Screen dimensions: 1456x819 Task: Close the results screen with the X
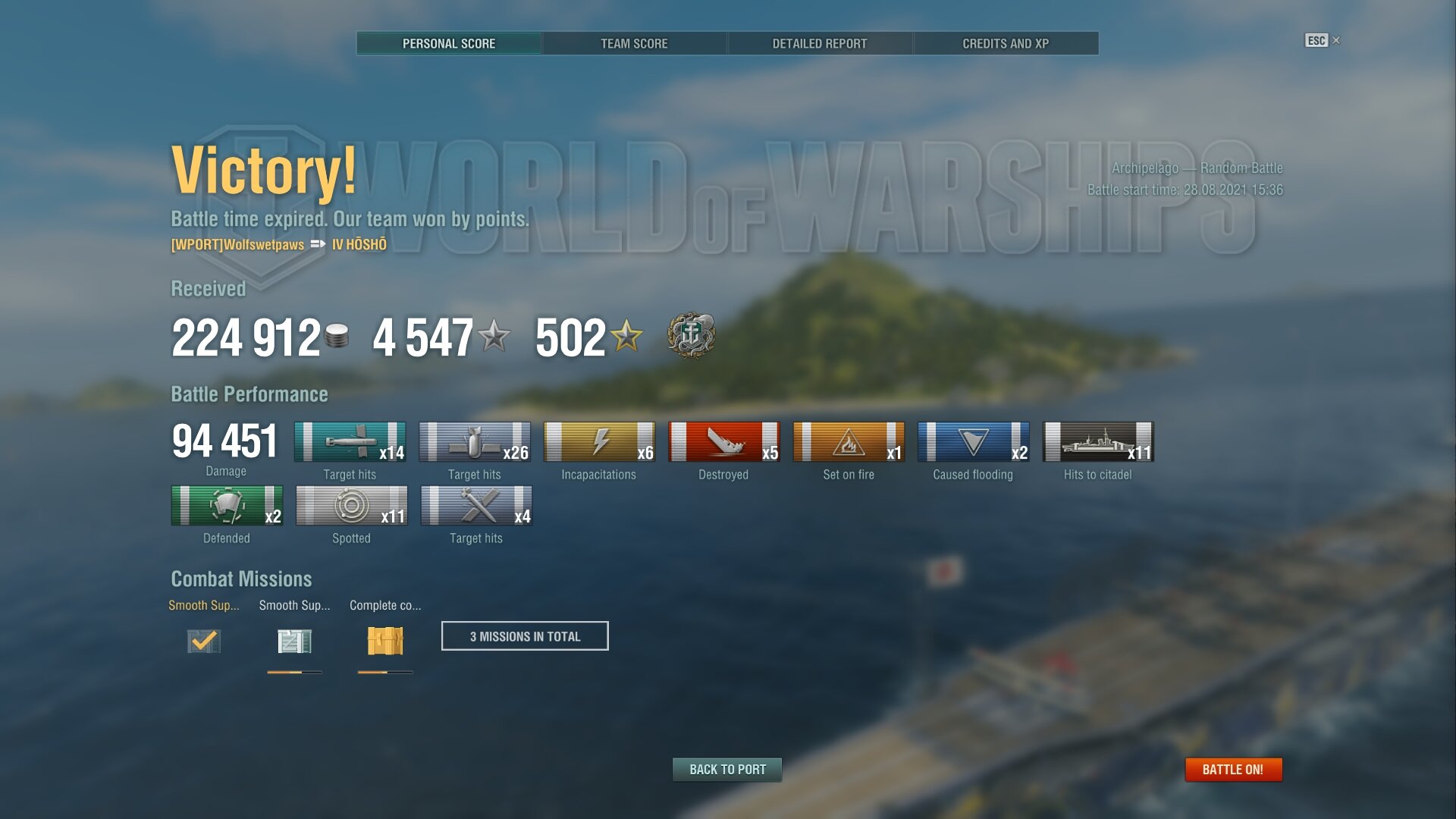click(x=1336, y=40)
